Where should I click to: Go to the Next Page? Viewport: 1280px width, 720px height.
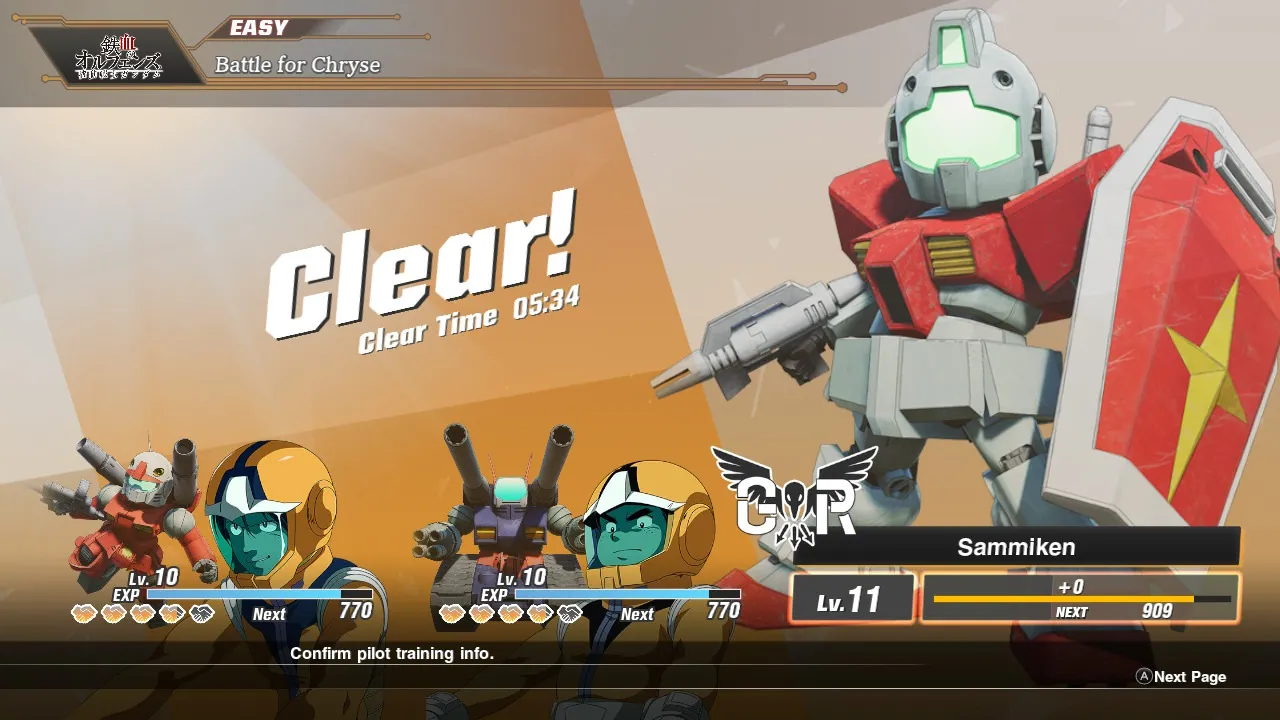click(x=1181, y=677)
